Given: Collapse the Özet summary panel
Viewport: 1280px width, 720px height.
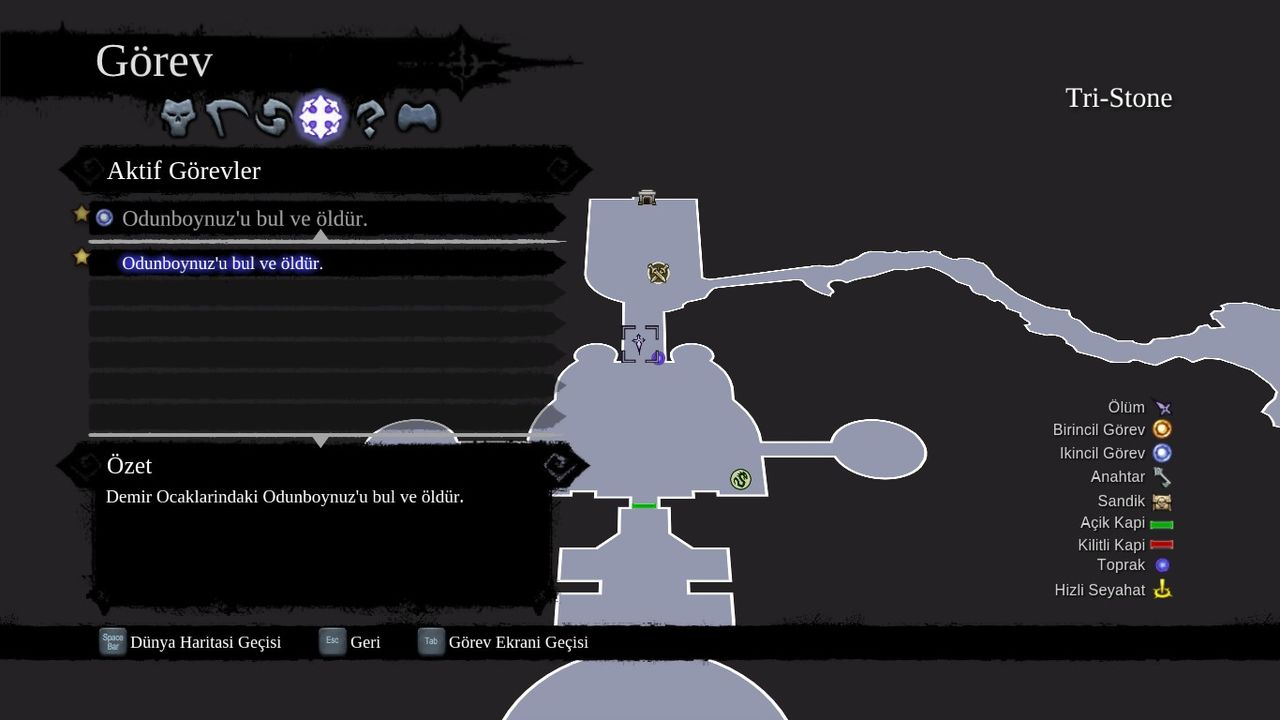Looking at the screenshot, I should [131, 465].
